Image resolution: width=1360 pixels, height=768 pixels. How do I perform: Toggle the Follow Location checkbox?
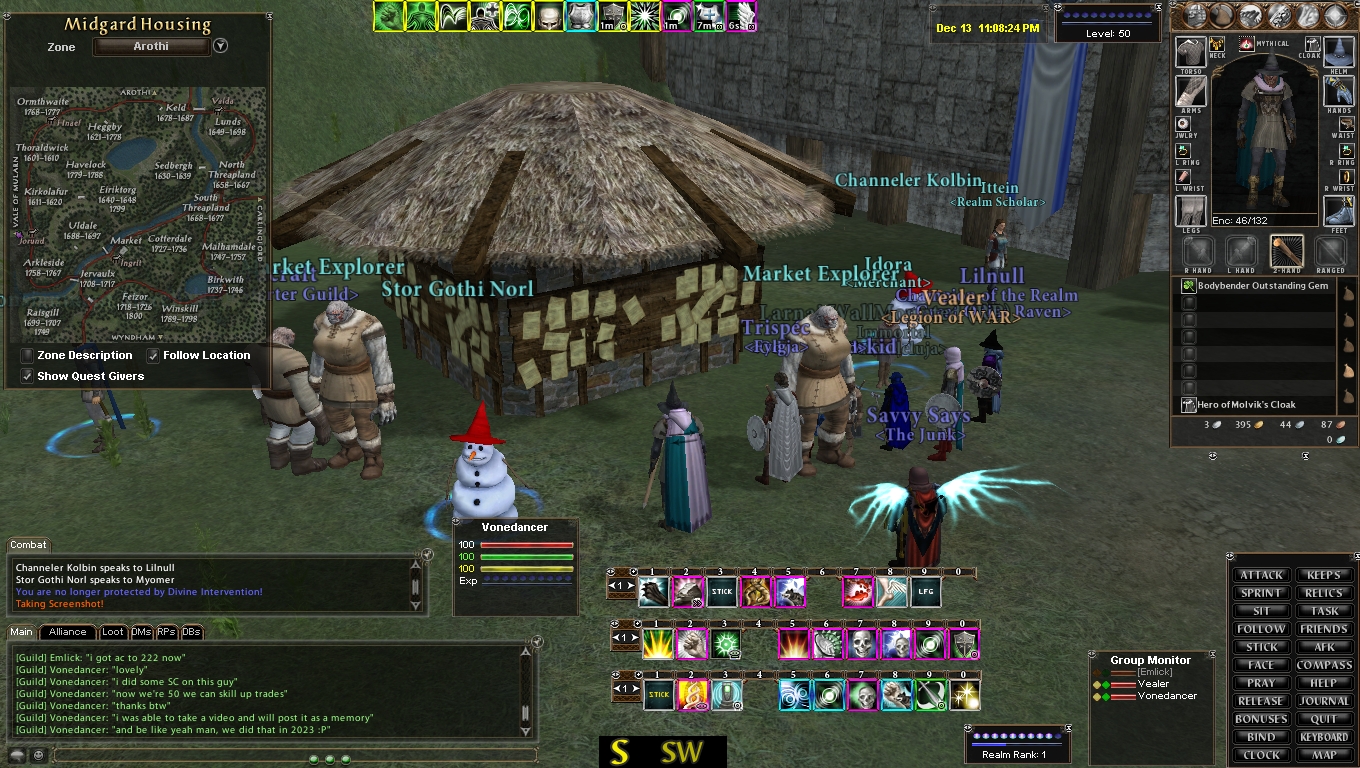[153, 355]
